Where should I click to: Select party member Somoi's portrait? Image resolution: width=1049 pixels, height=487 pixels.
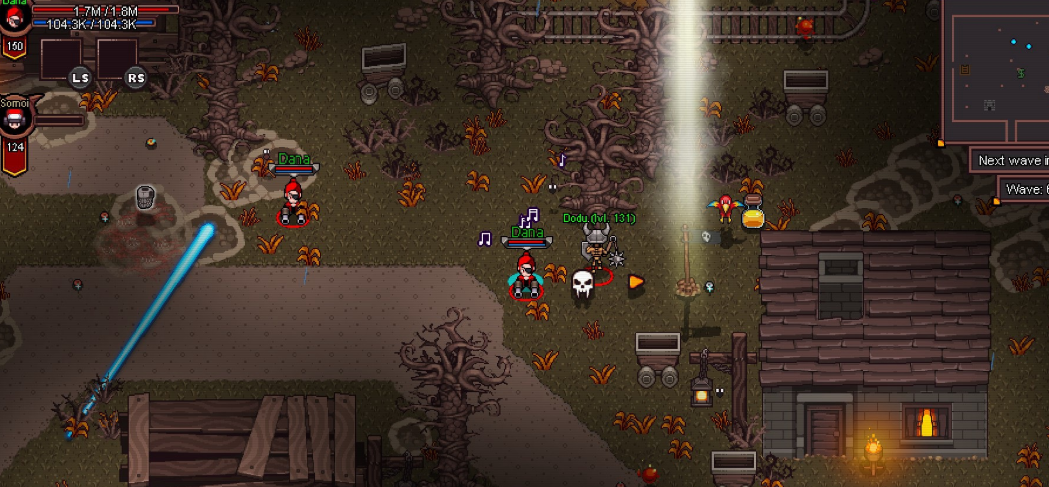click(x=15, y=119)
